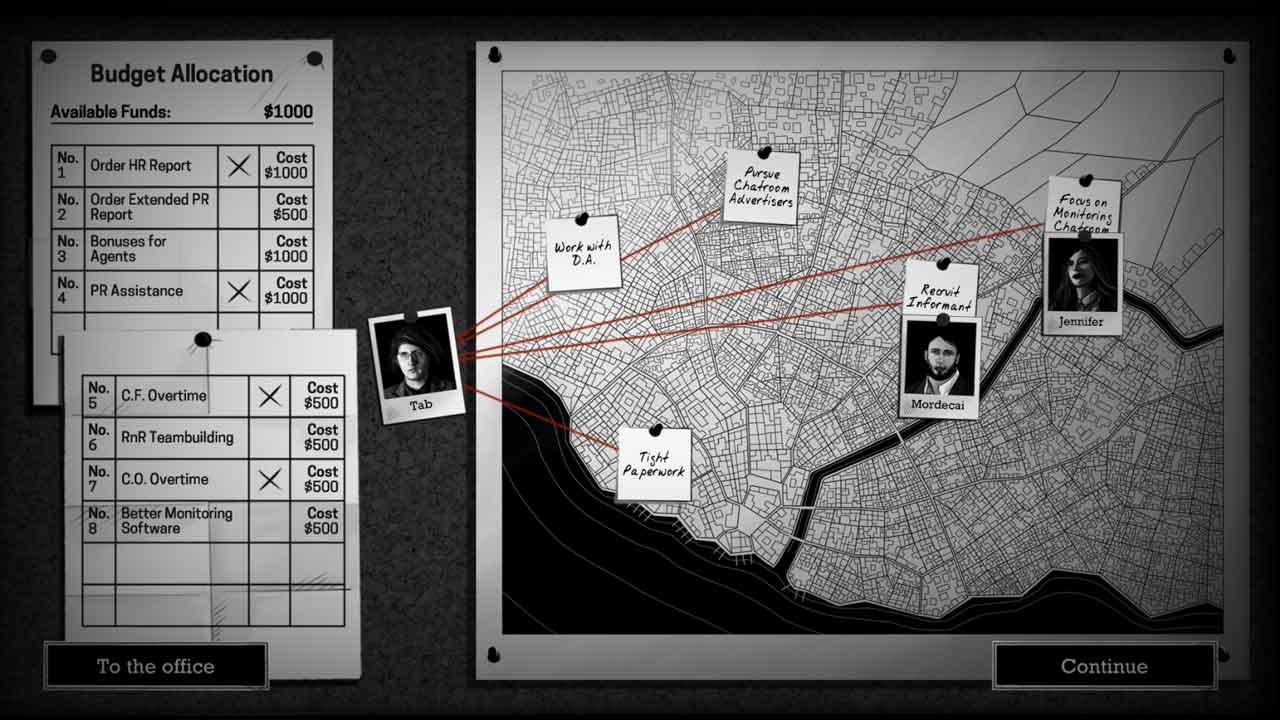
Task: Choose the Tight Paperwork note
Action: (654, 465)
